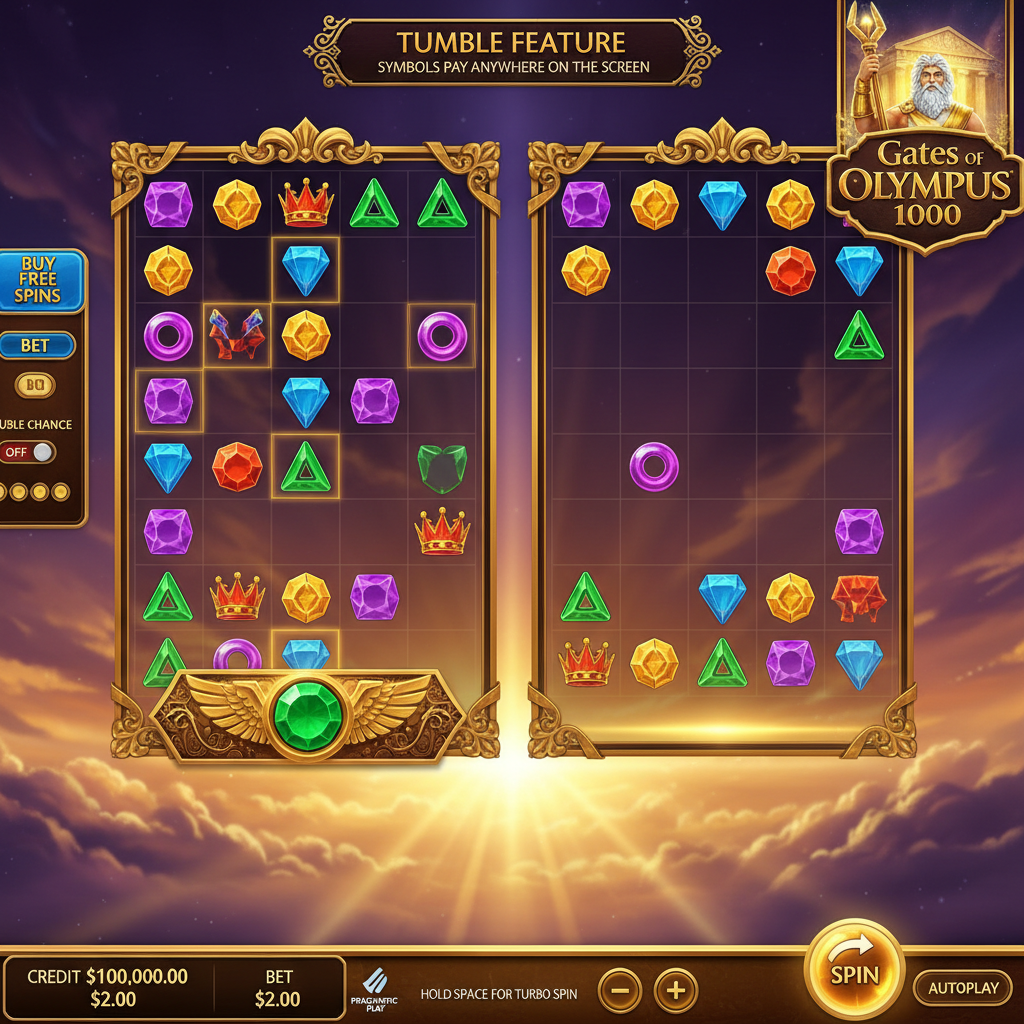This screenshot has height=1024, width=1024.
Task: Decrease the bet with the minus button
Action: tap(620, 991)
